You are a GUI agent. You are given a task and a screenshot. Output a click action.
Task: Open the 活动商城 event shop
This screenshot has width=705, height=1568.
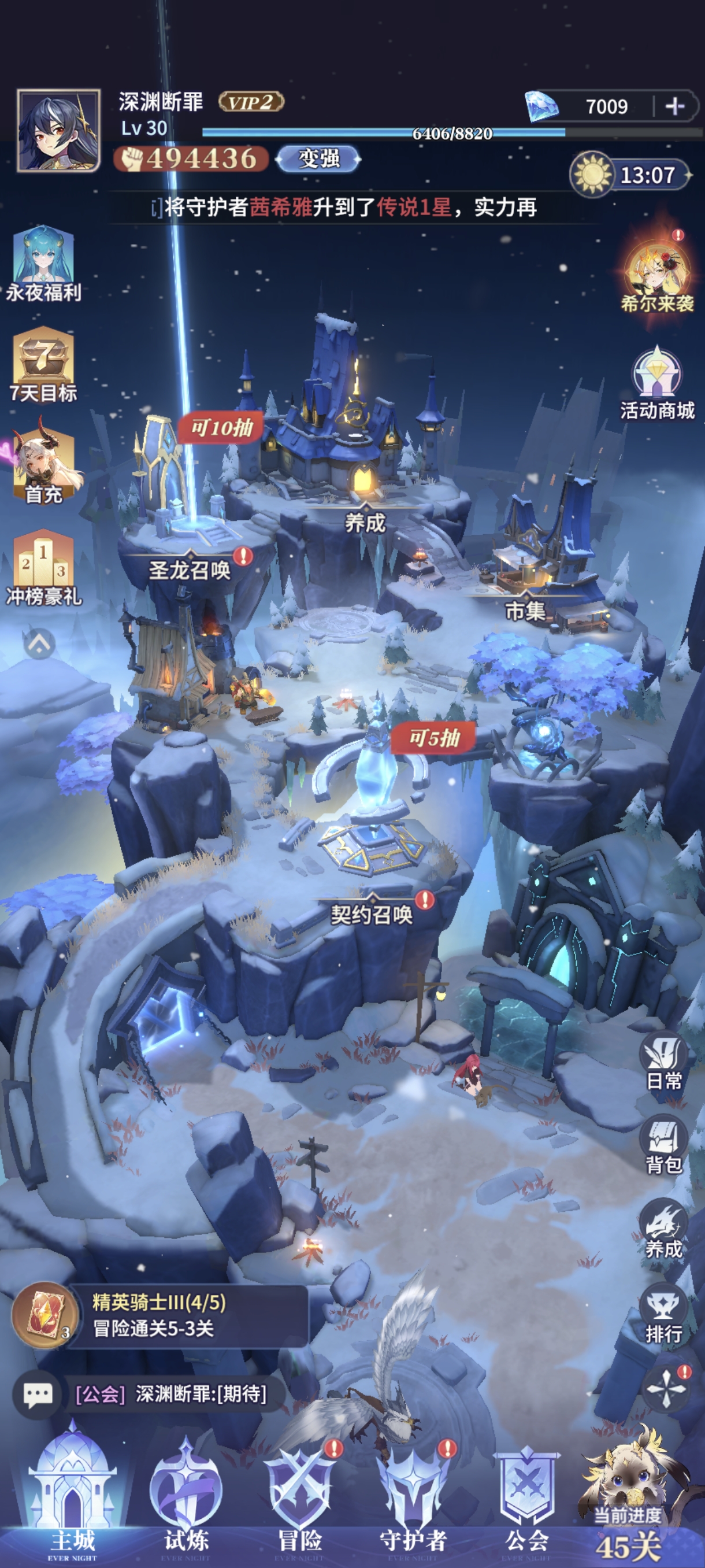[x=657, y=384]
